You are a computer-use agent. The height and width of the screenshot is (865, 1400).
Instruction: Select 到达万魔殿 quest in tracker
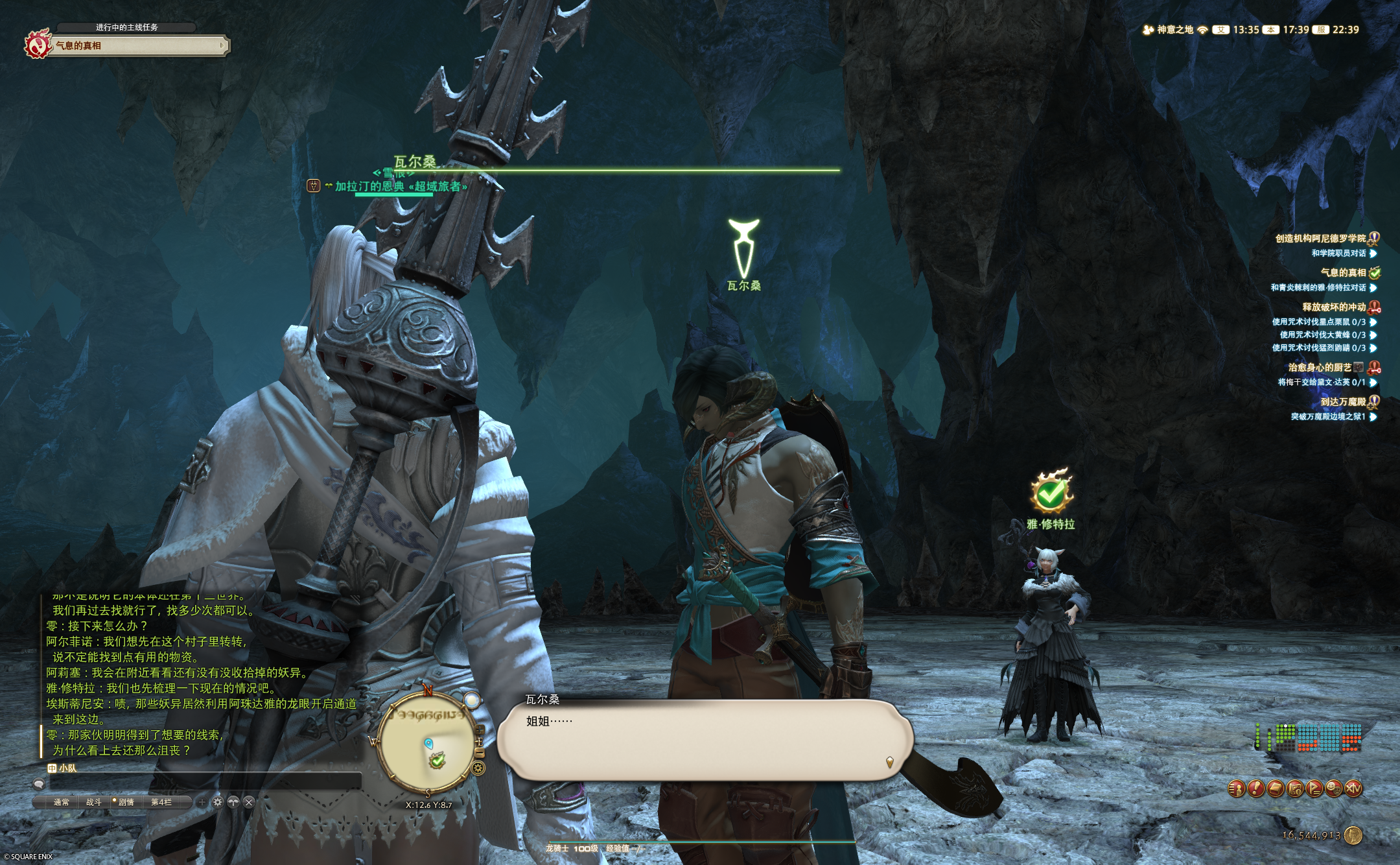(1343, 402)
